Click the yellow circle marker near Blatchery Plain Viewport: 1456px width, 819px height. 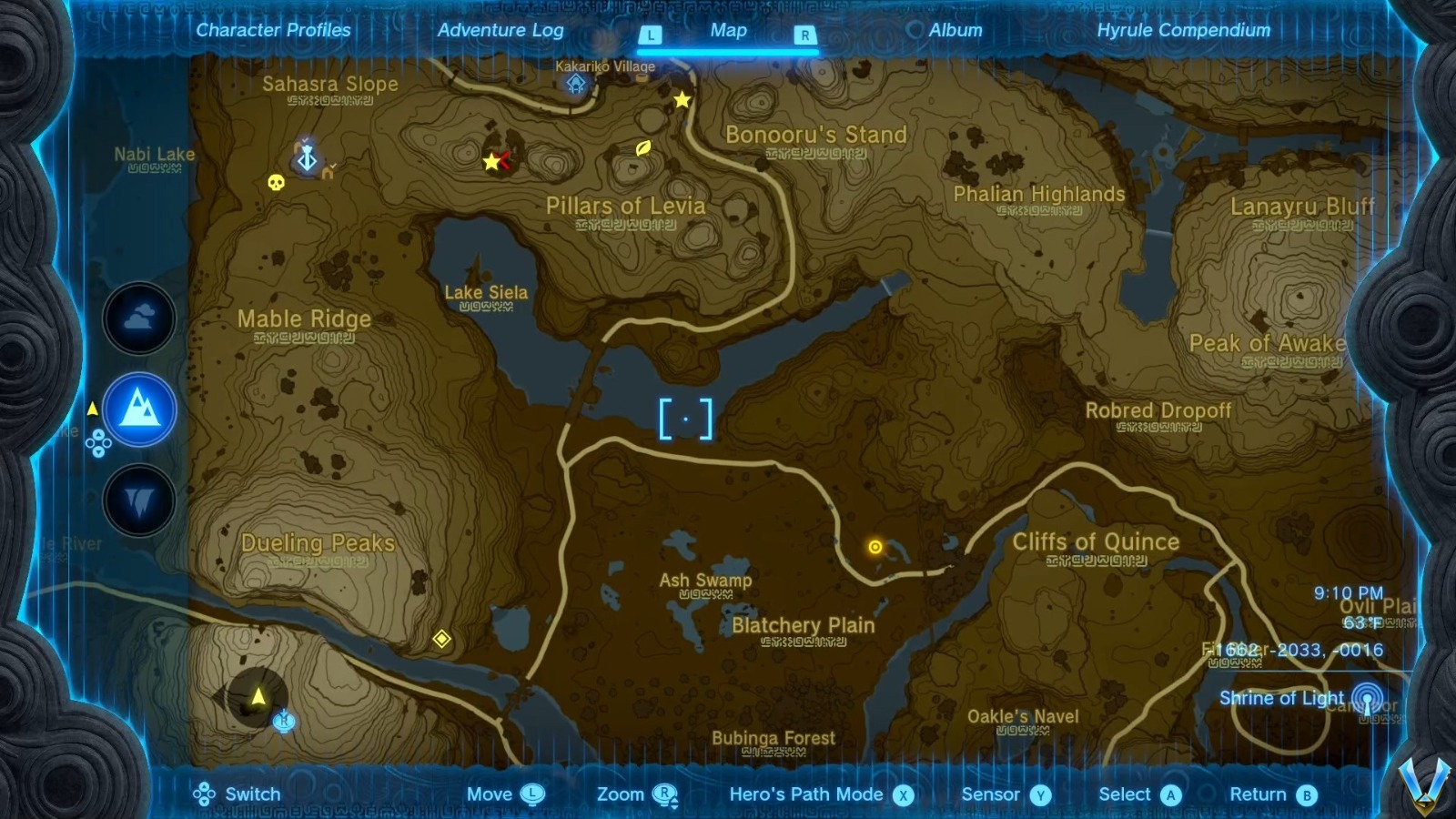pyautogui.click(x=875, y=545)
